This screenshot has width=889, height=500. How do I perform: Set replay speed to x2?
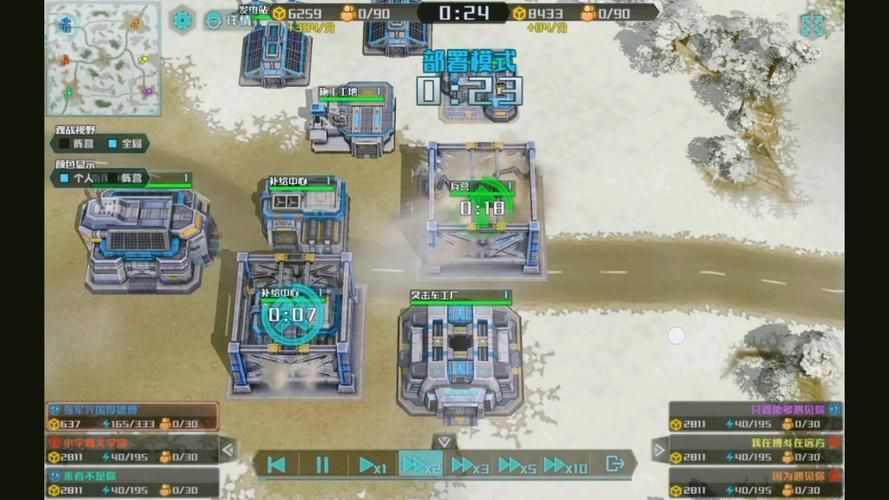(x=420, y=464)
